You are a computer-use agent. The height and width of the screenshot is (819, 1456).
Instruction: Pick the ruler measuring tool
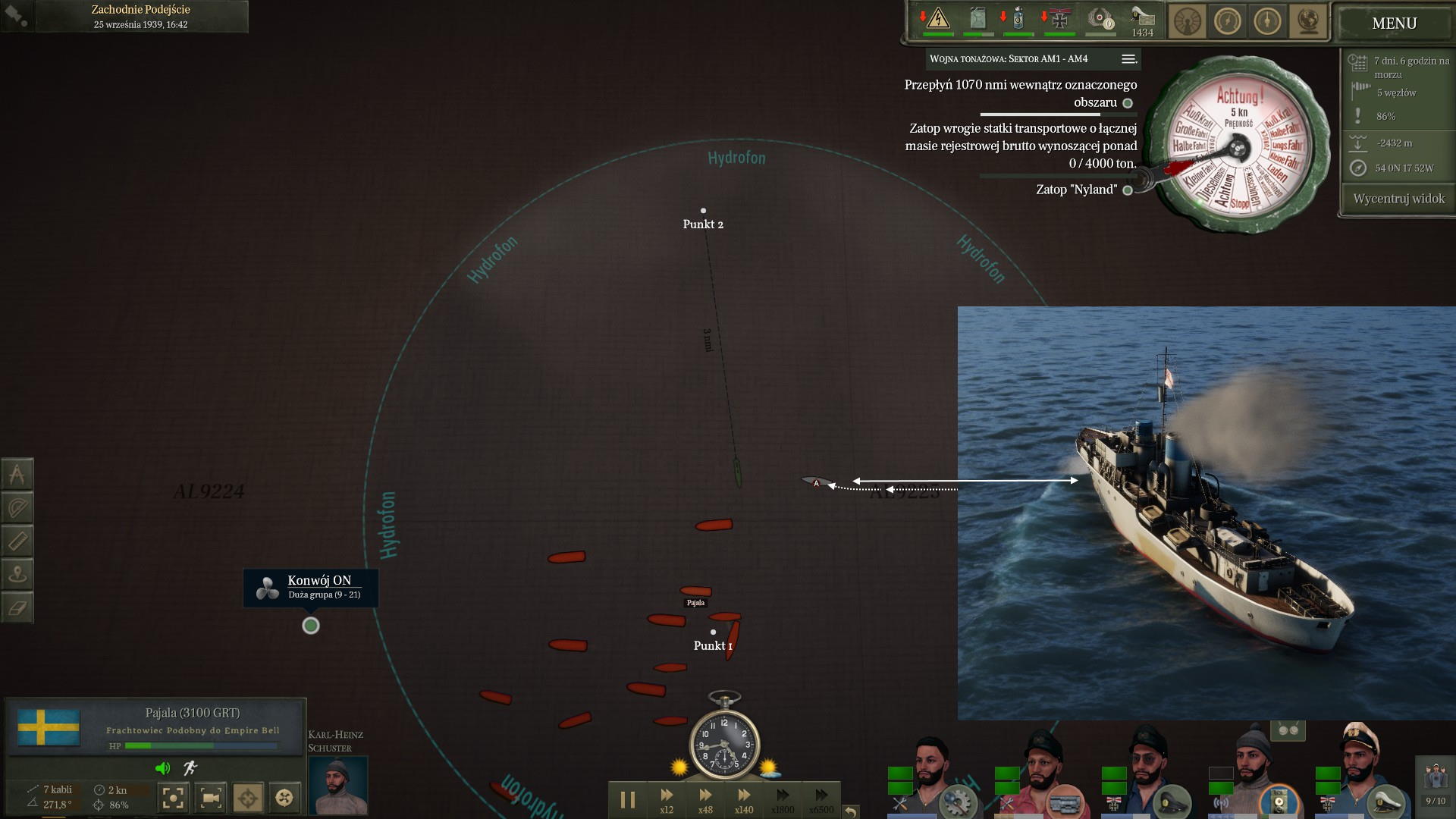tap(17, 541)
